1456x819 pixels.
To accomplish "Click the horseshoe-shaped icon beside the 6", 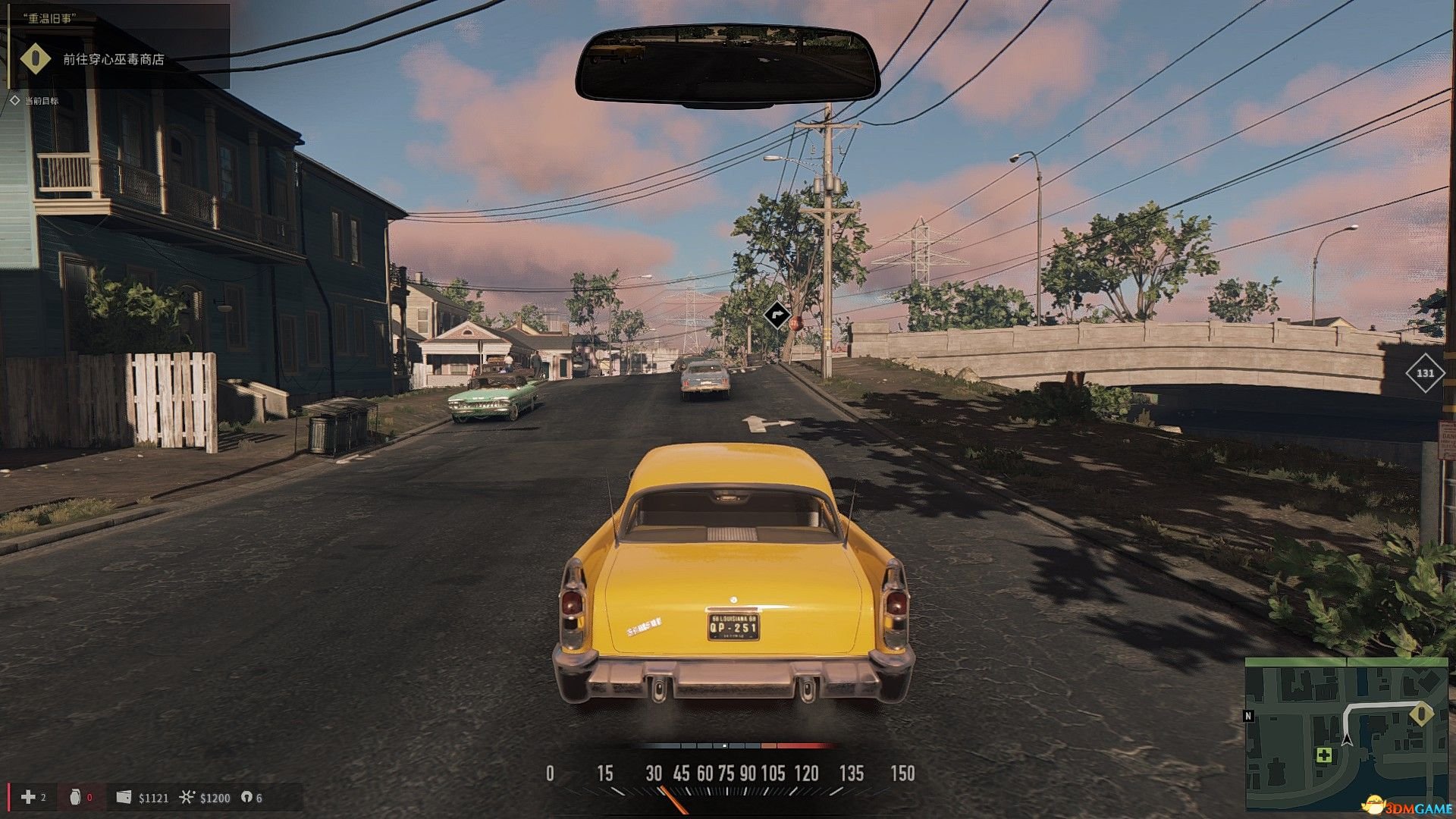I will click(246, 797).
